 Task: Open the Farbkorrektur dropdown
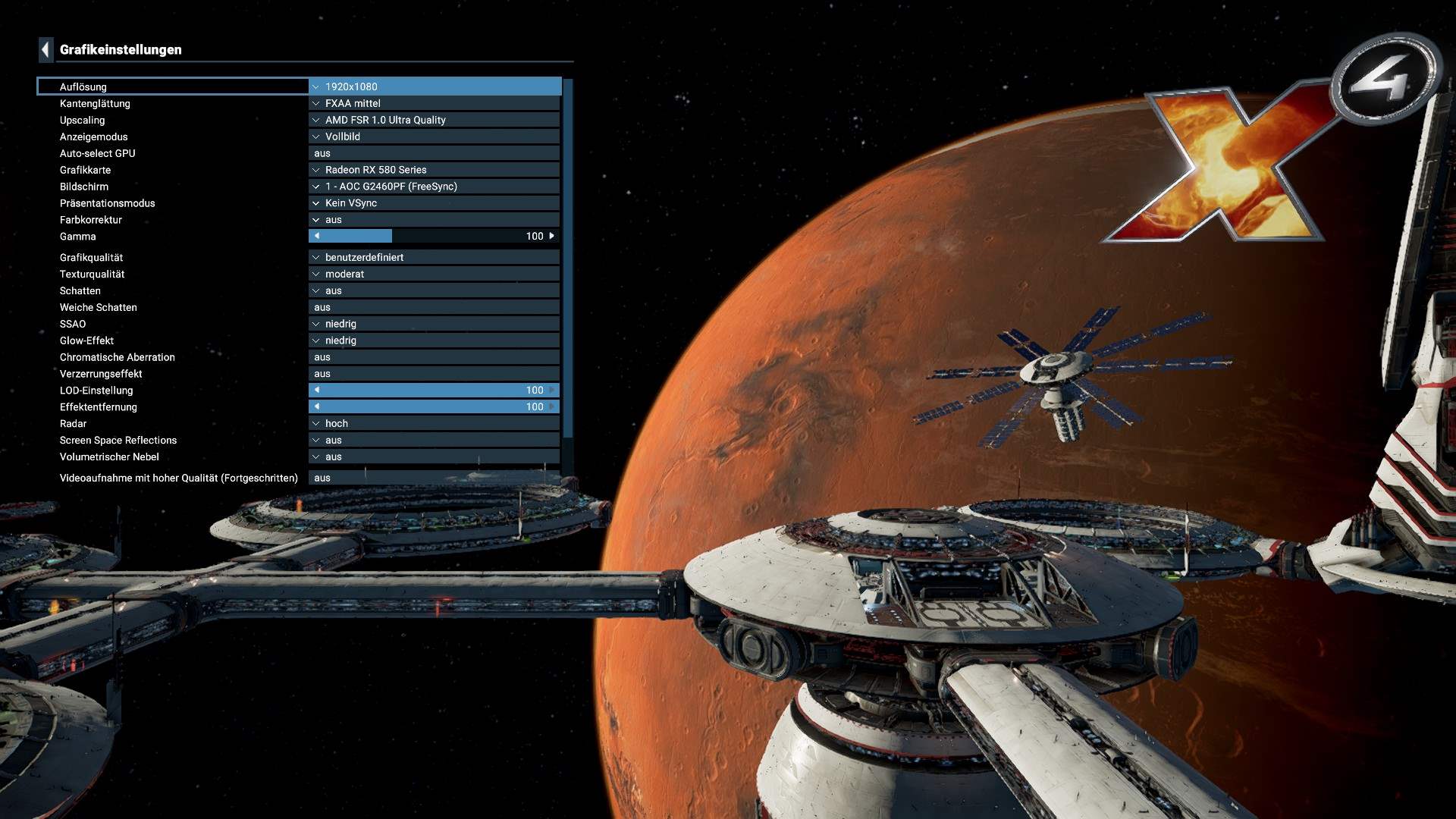click(434, 220)
